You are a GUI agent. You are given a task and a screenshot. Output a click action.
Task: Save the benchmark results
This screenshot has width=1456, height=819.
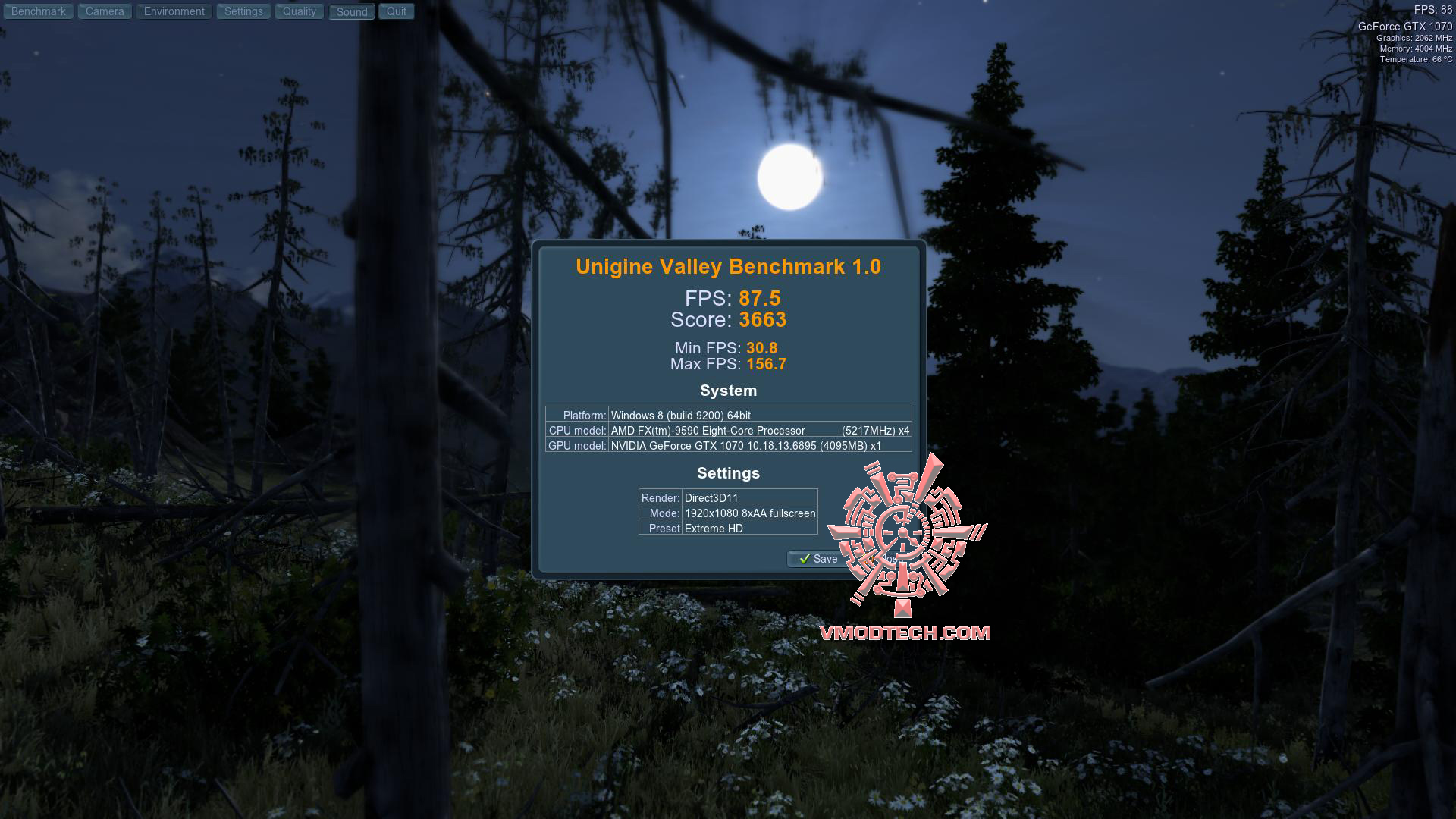818,559
